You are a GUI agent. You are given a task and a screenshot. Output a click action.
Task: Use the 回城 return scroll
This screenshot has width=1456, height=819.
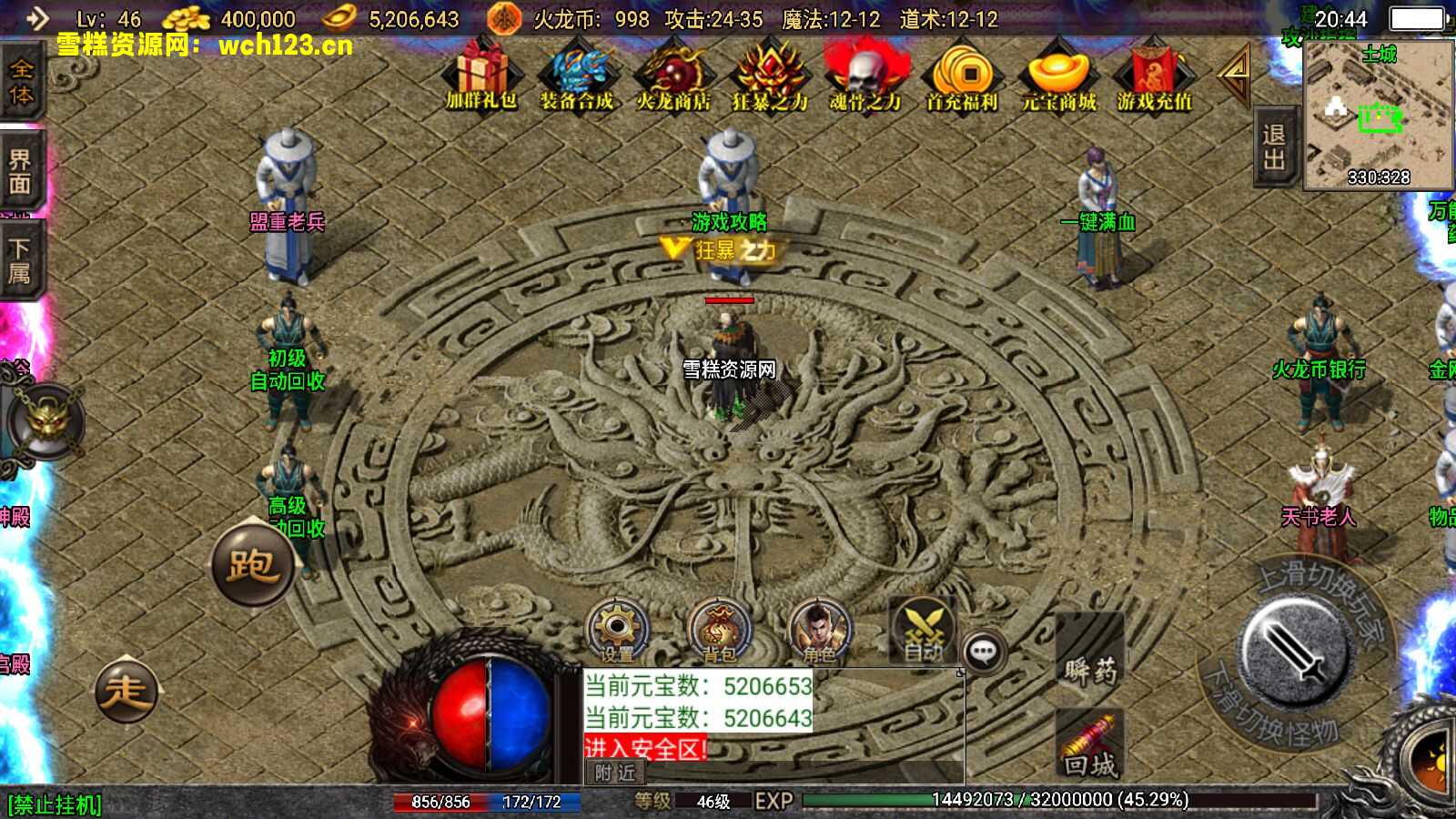point(1089,746)
